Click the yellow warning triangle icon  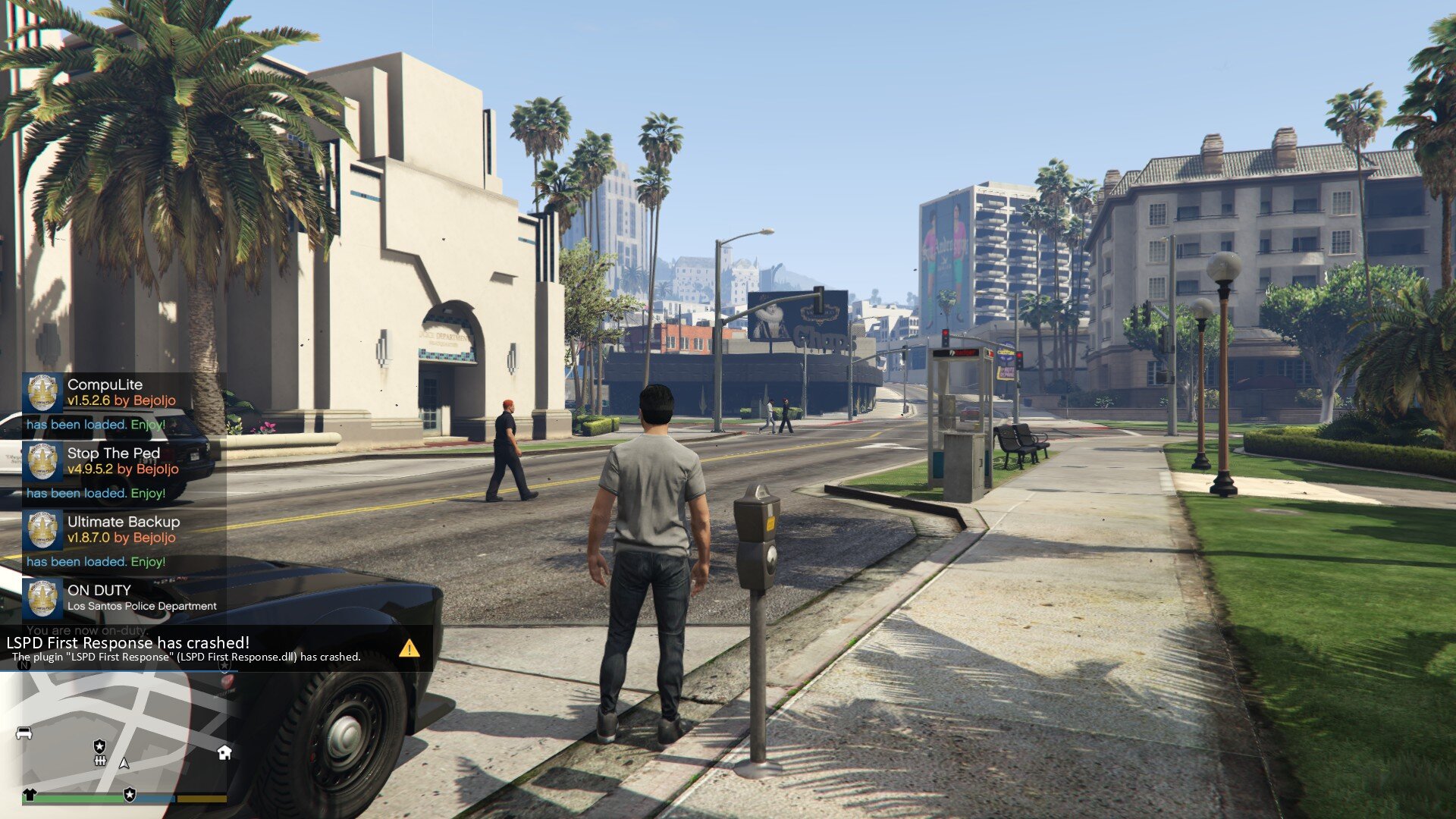[x=409, y=648]
